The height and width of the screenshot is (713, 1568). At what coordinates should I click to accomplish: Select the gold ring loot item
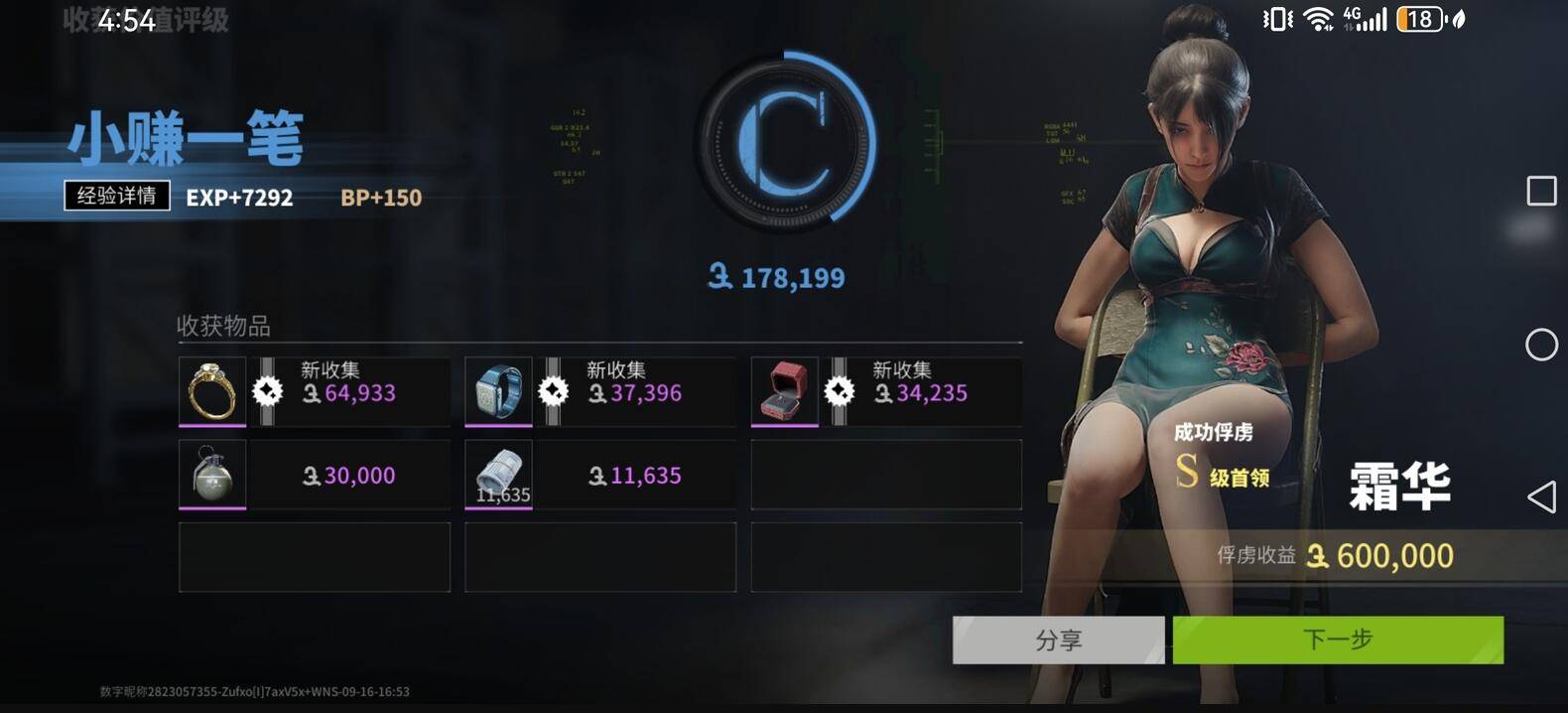tap(212, 391)
